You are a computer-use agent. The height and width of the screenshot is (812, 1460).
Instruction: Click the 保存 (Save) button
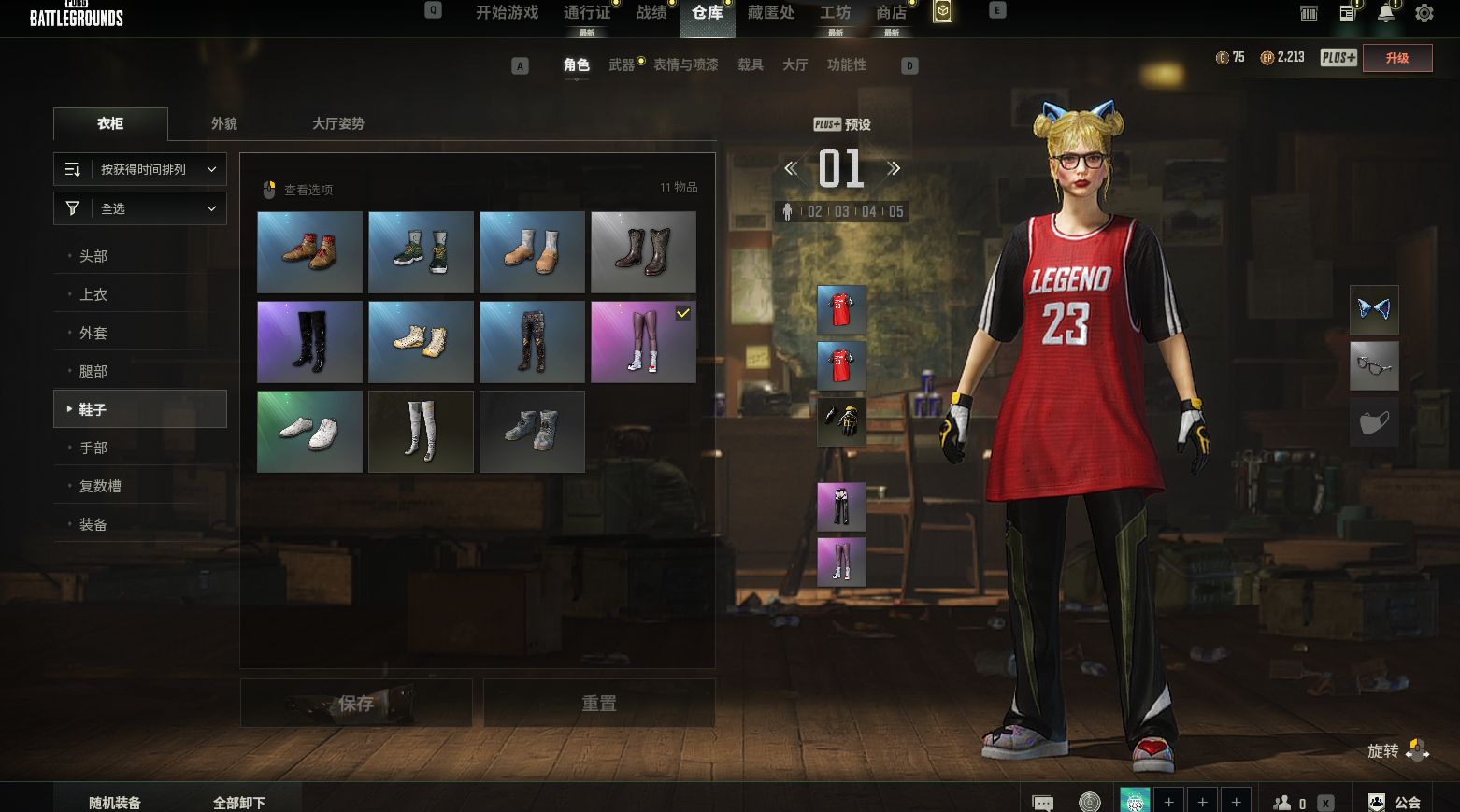(356, 703)
